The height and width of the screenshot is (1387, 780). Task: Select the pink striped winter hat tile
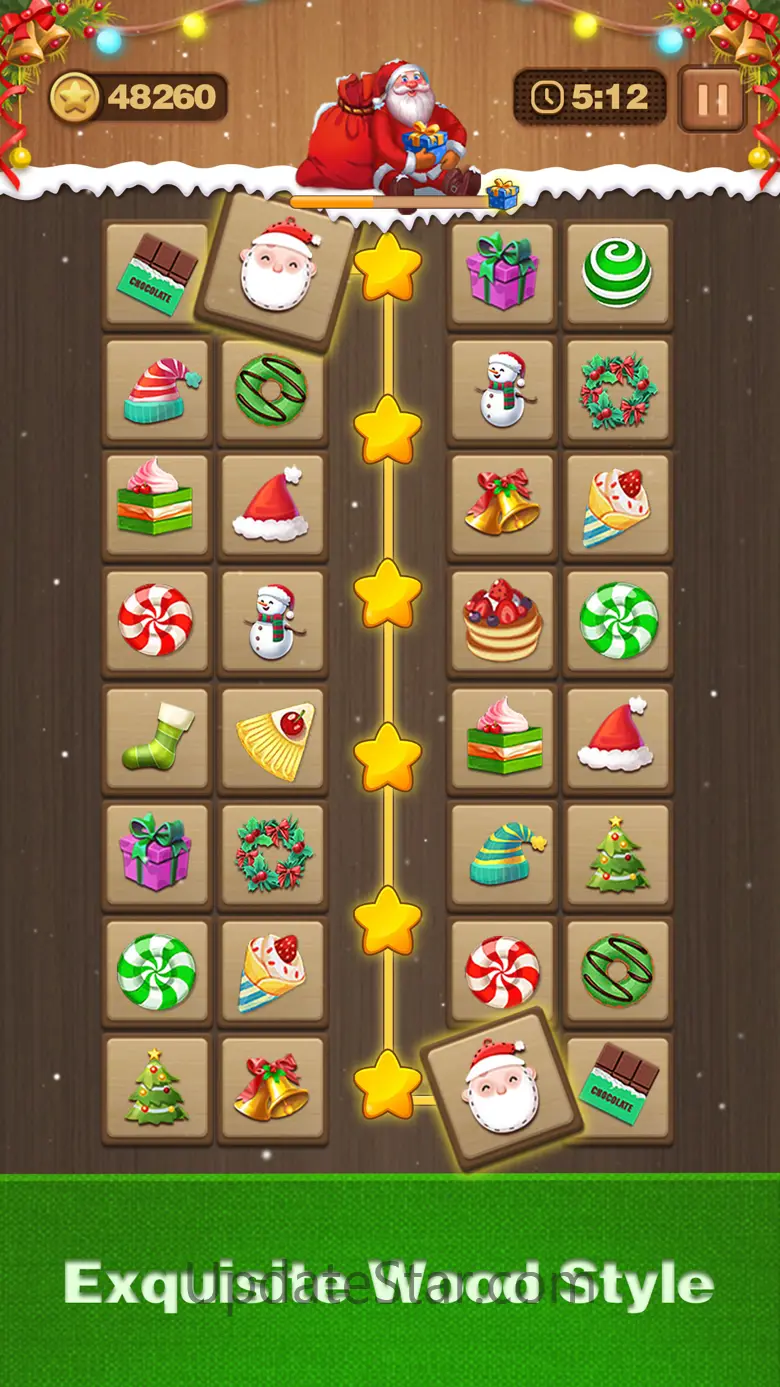(157, 392)
